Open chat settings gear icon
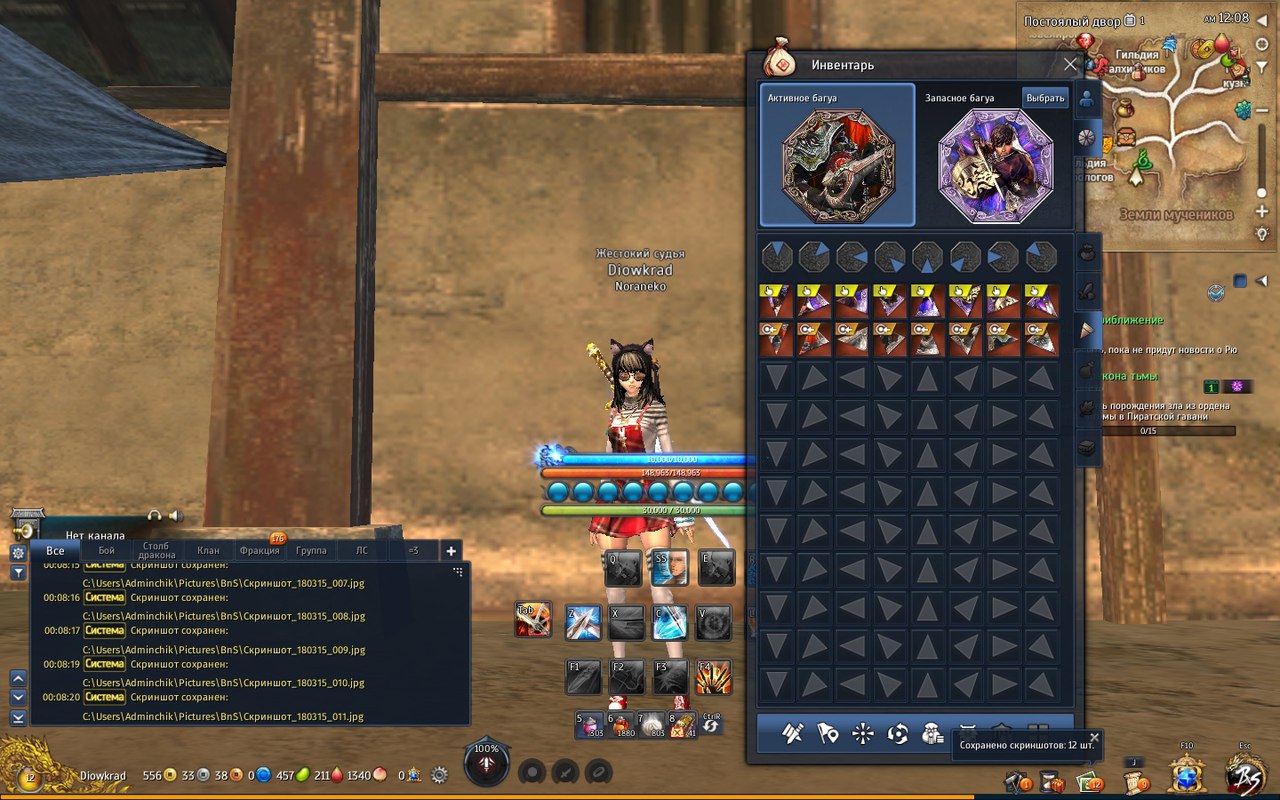1280x800 pixels. point(18,552)
